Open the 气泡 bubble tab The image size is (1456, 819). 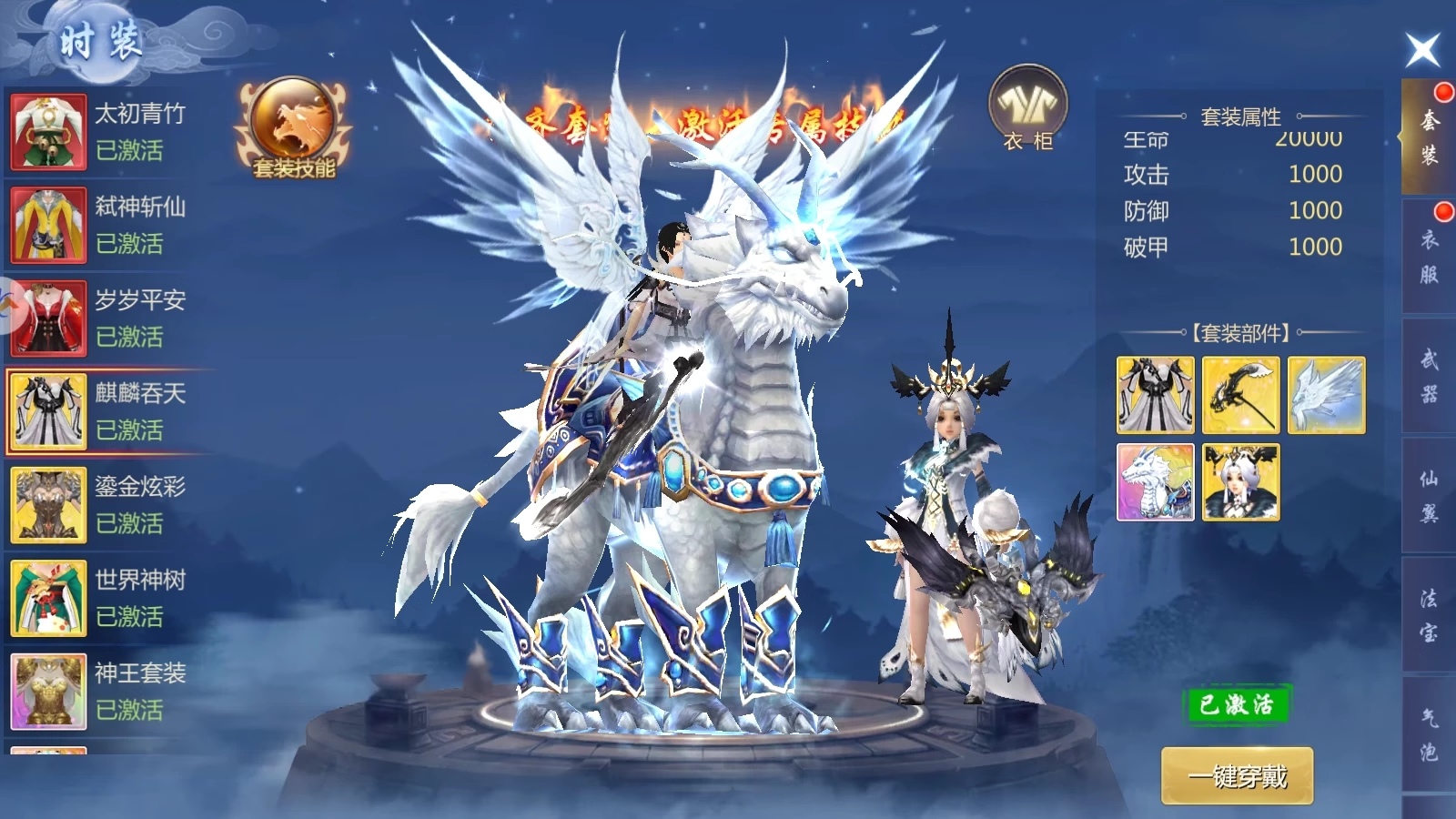point(1429,734)
